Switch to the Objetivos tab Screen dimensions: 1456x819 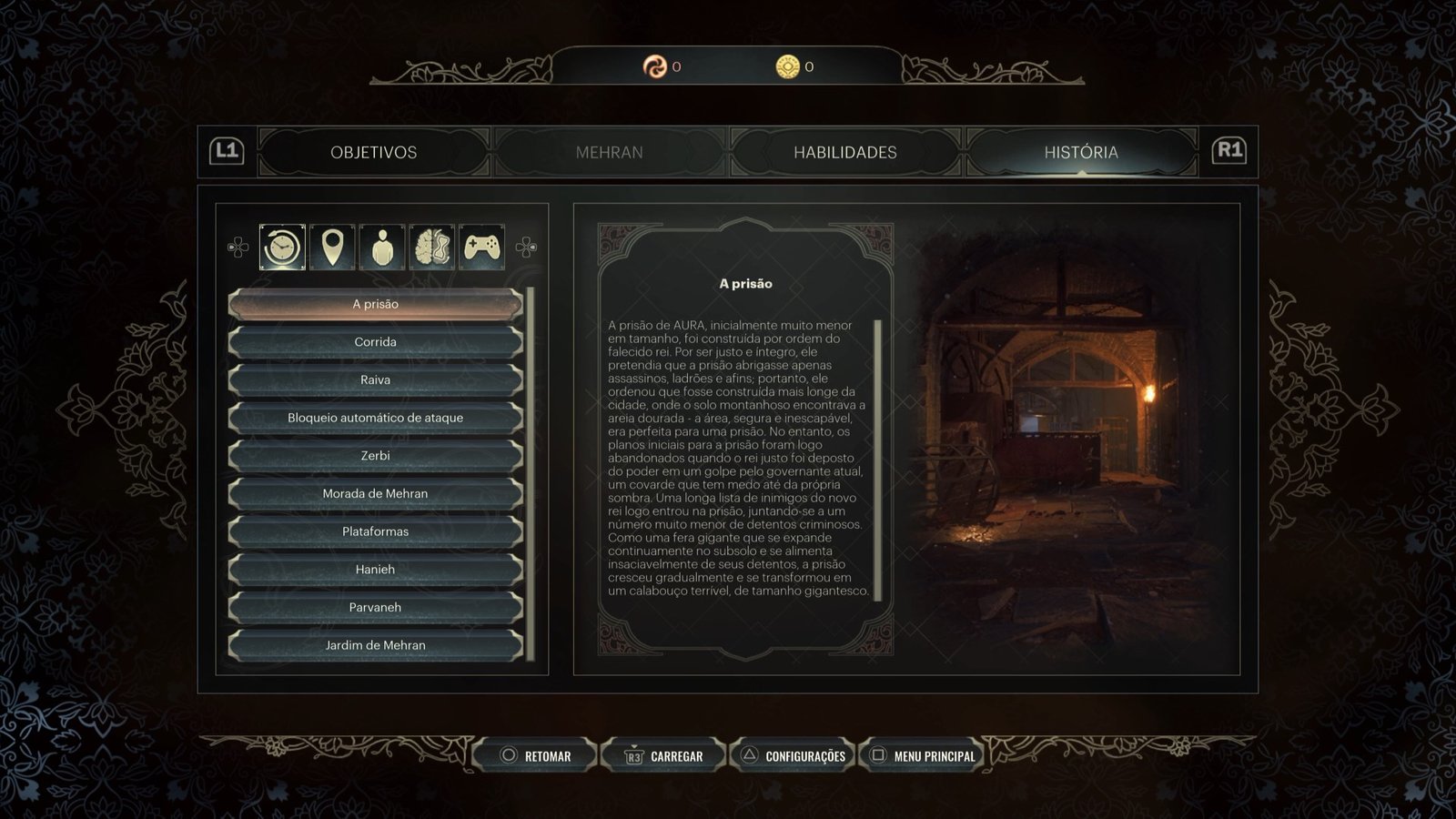pos(373,152)
